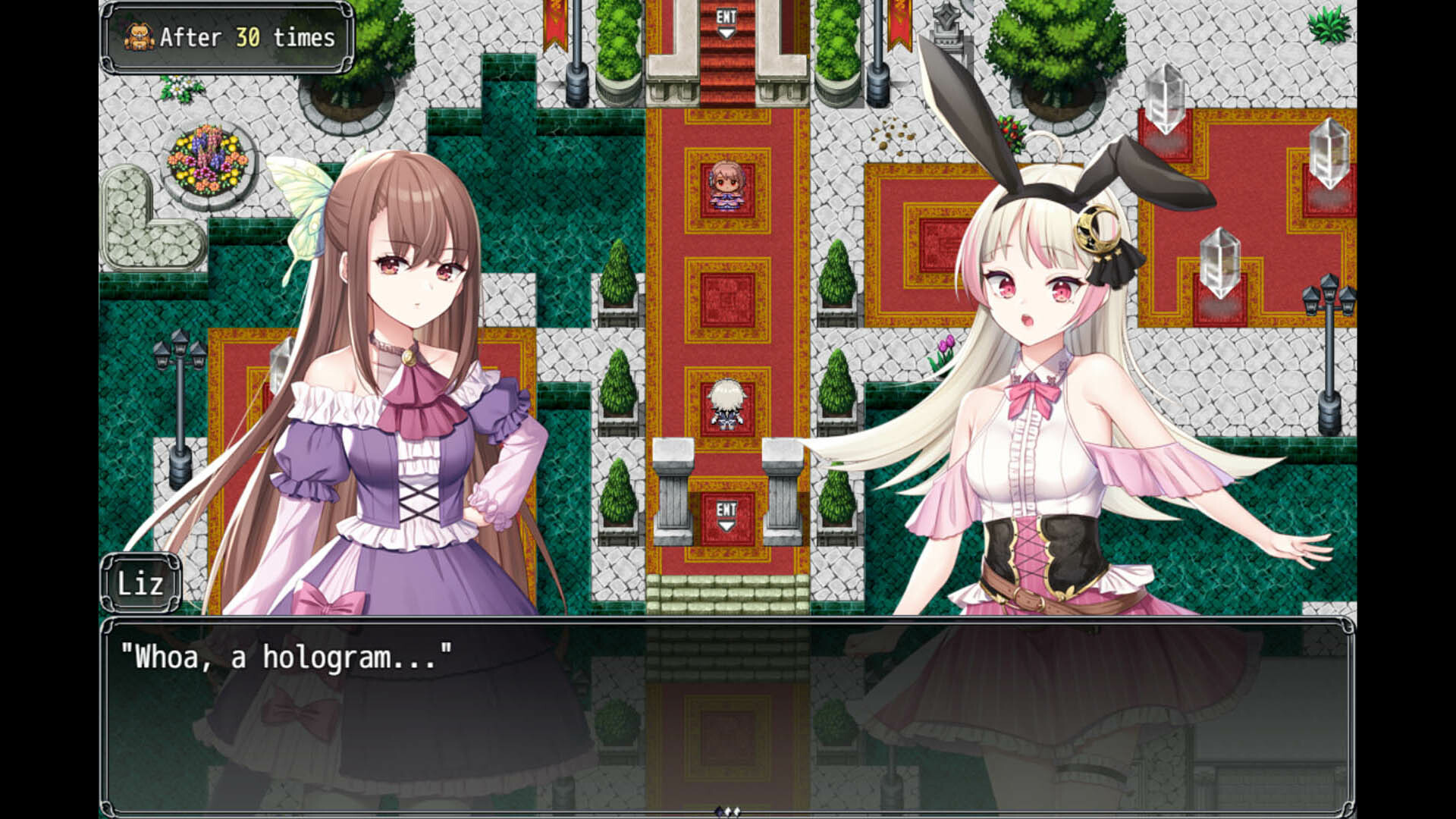
Task: Open the After 30 times counter panel
Action: click(x=224, y=36)
